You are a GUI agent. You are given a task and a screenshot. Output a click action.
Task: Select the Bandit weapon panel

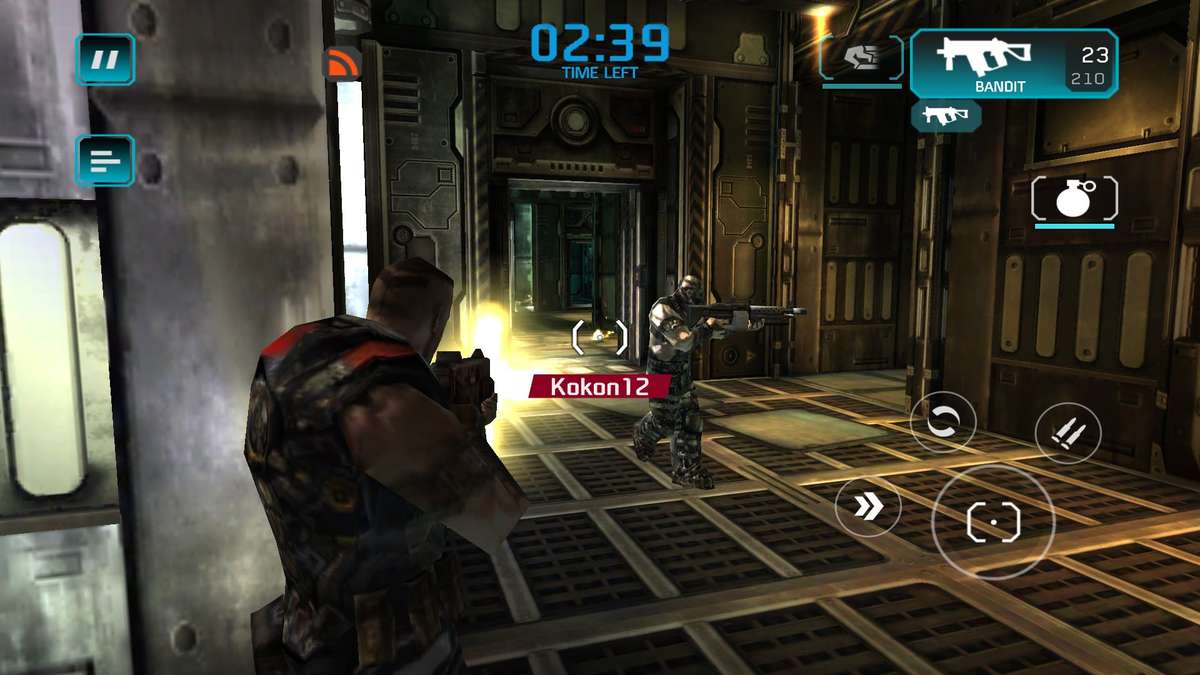(x=1013, y=64)
